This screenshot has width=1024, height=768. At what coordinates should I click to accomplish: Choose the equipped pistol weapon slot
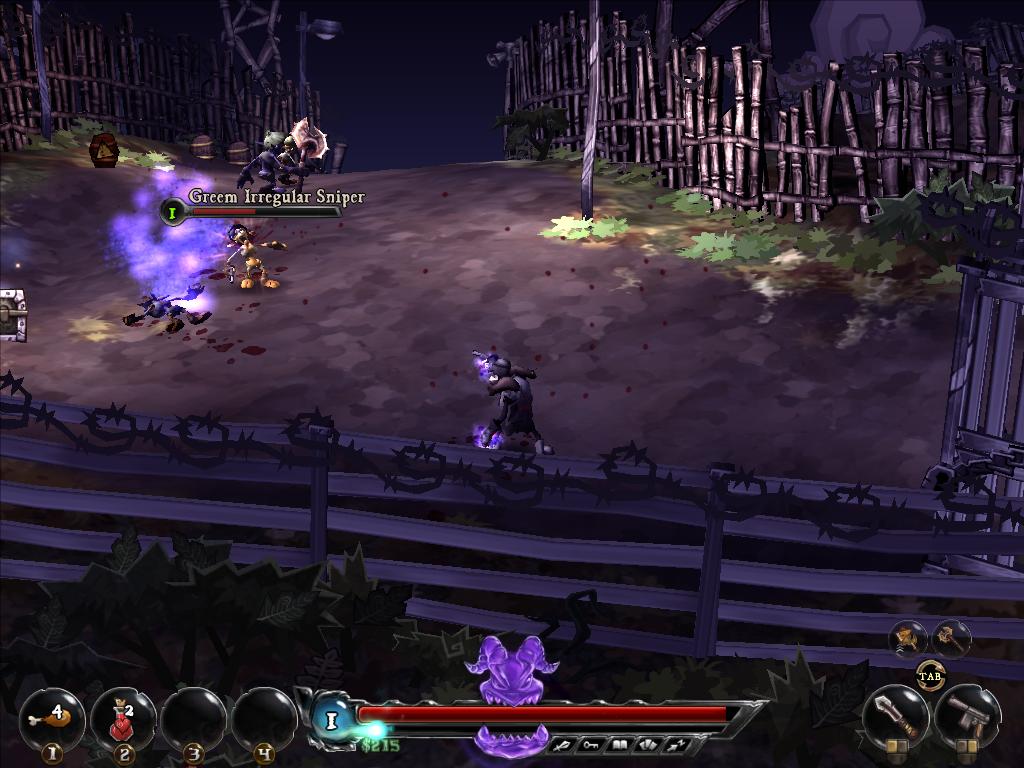[x=966, y=716]
